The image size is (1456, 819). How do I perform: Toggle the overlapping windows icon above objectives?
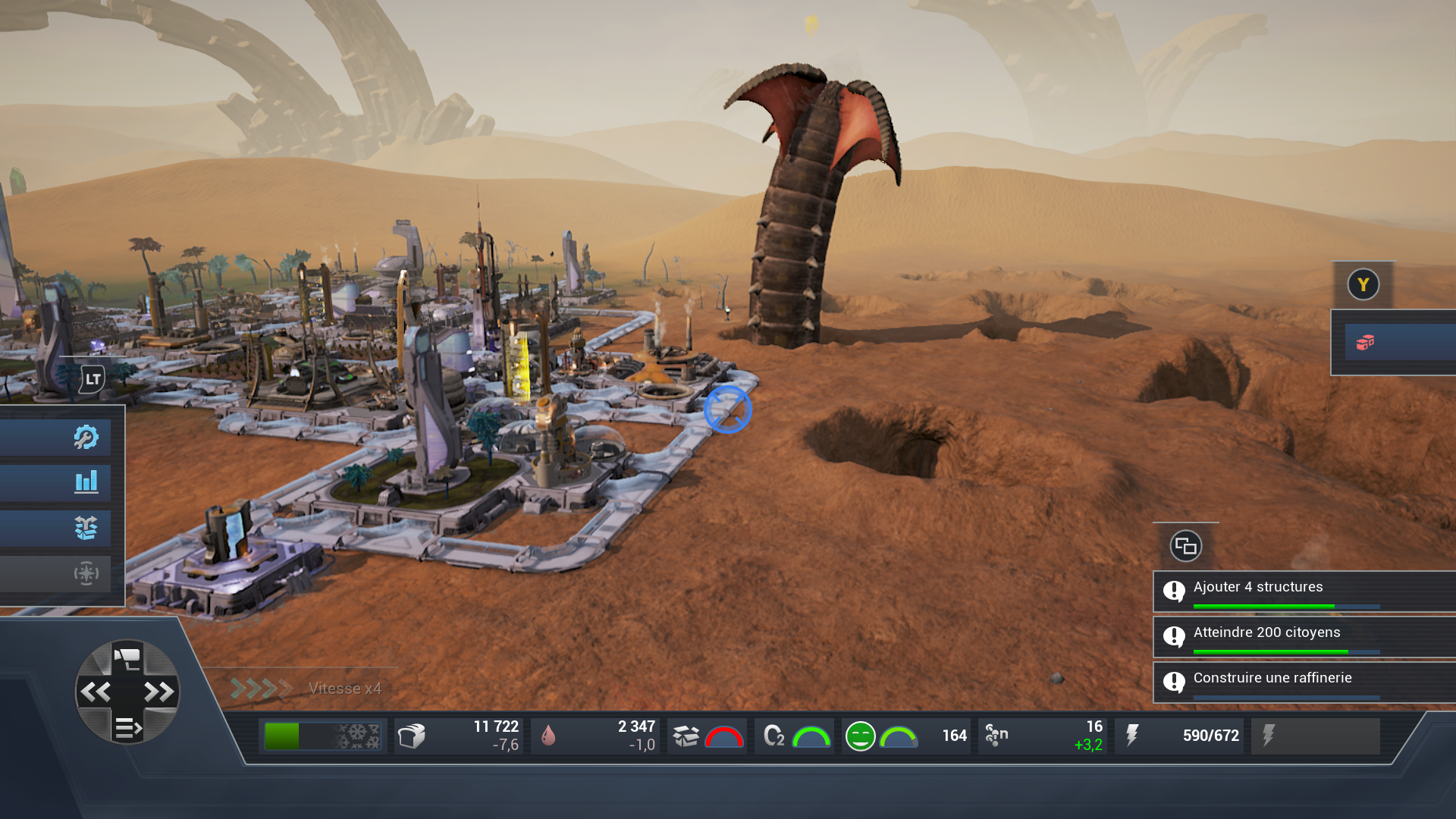(1185, 546)
